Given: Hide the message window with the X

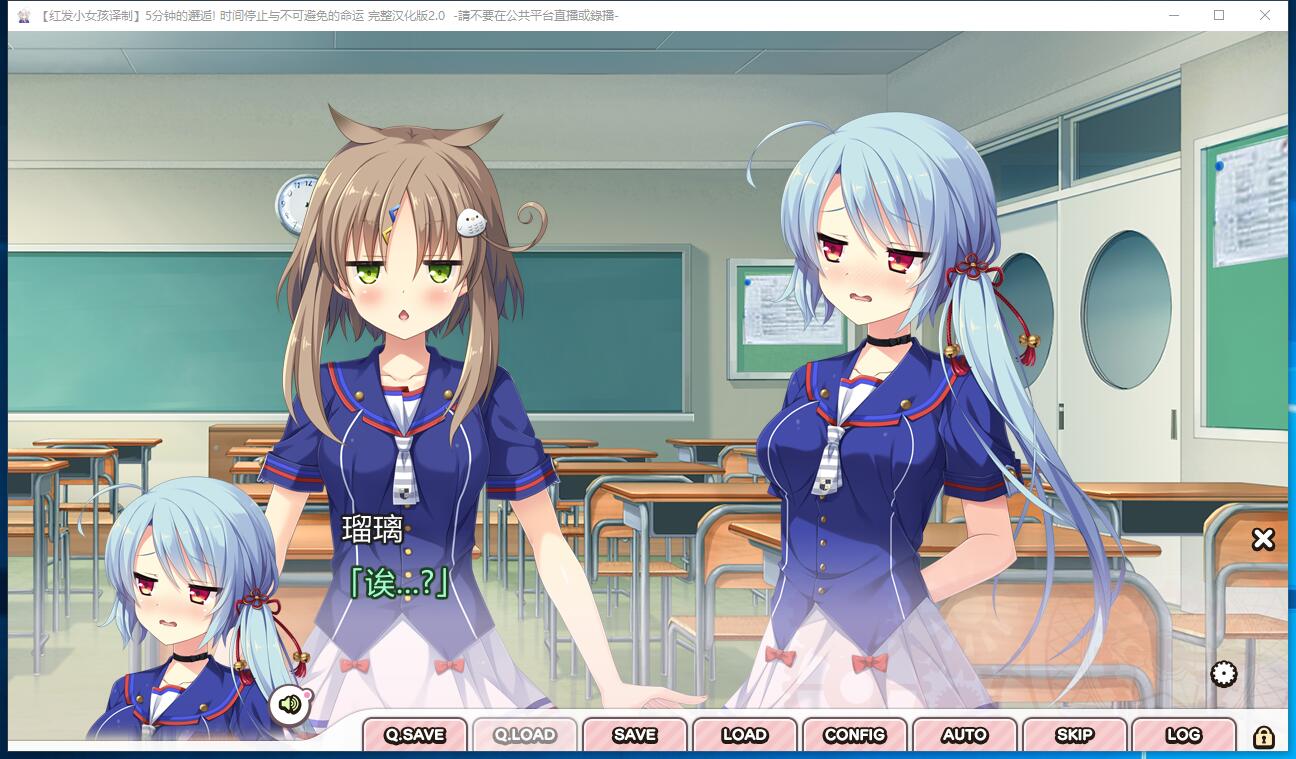Looking at the screenshot, I should click(1263, 539).
